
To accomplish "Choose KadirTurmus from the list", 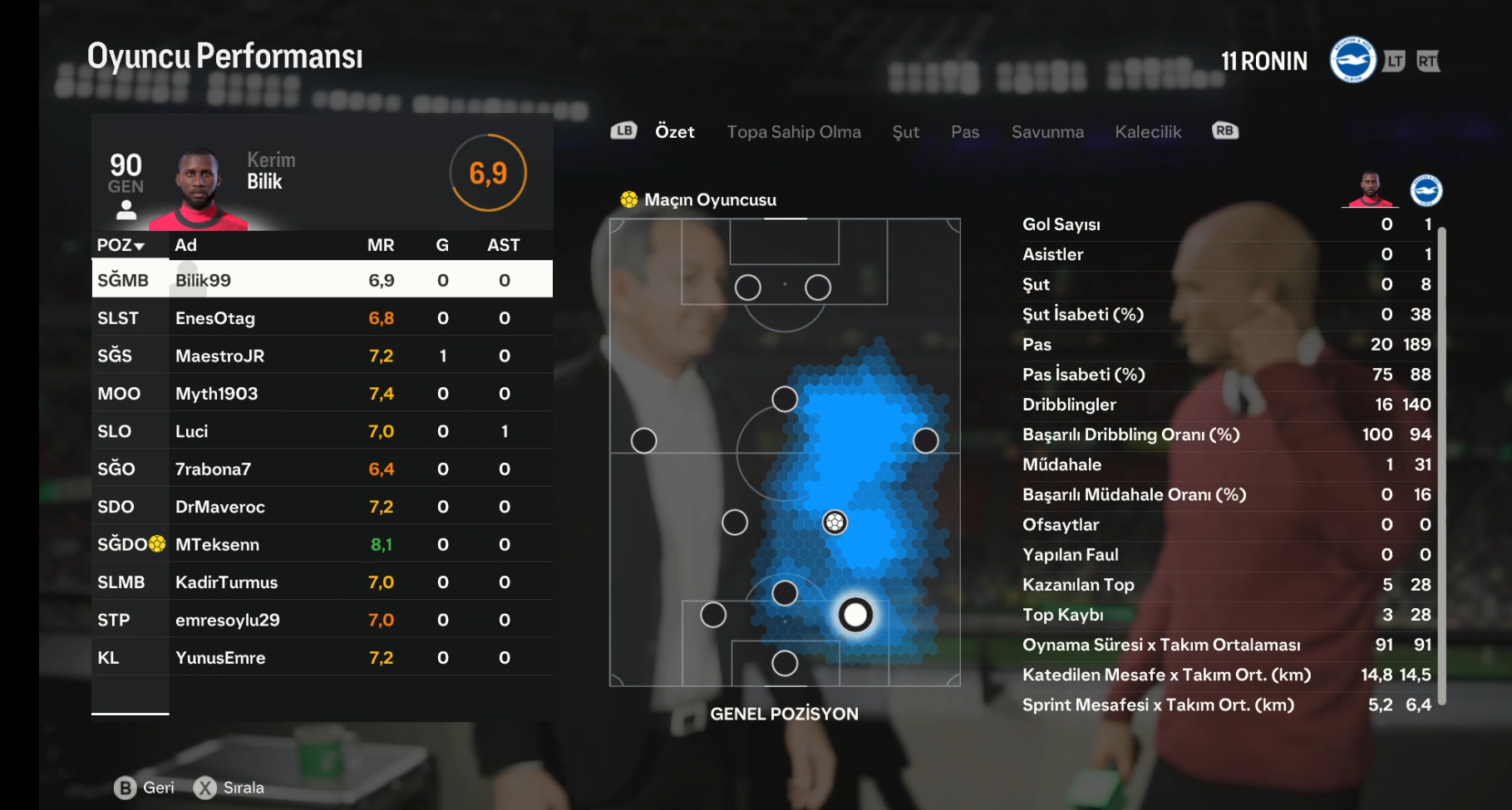I will 322,582.
